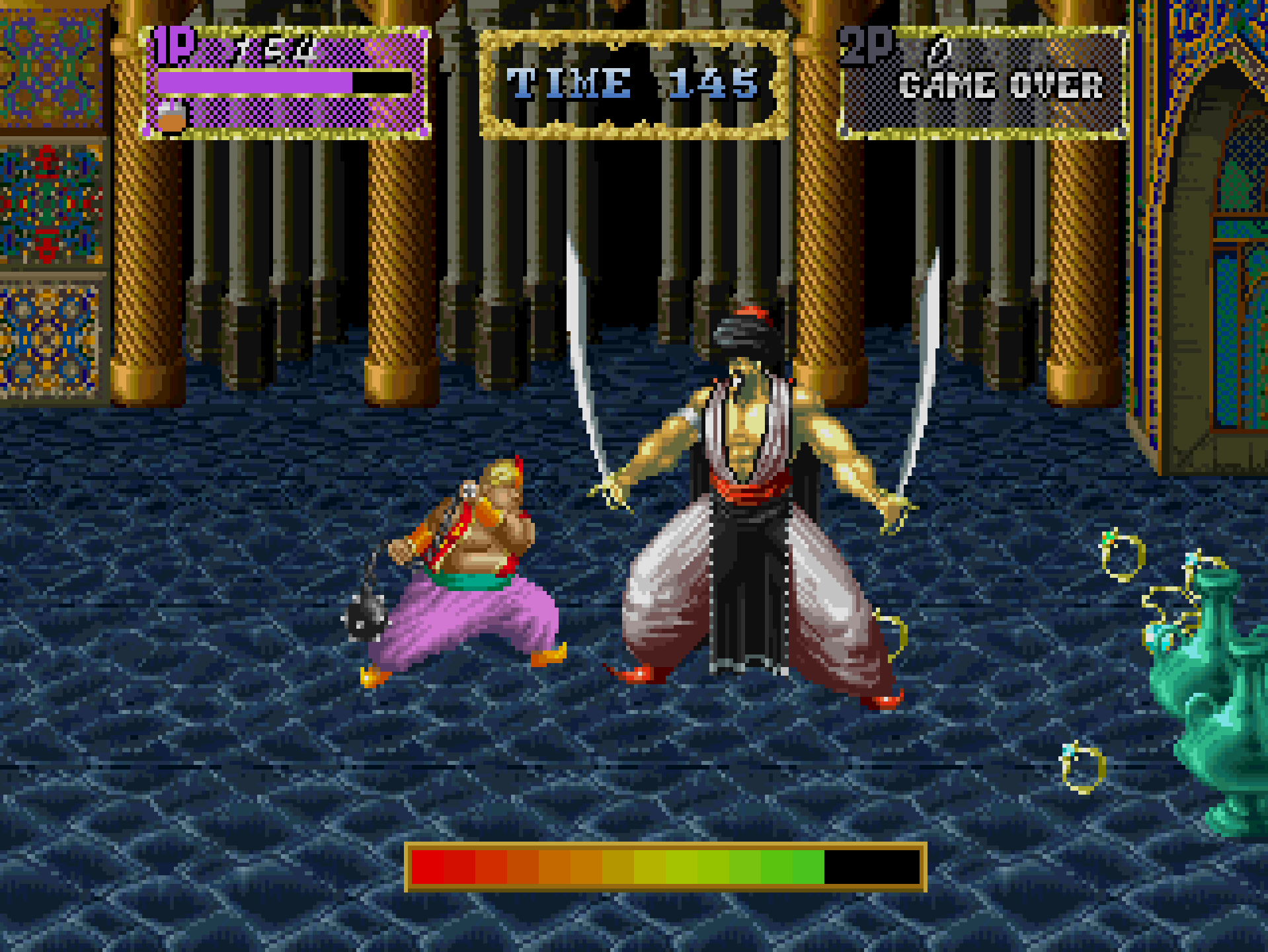1268x952 pixels.
Task: Select the magic potion icon in the 1P panel
Action: (171, 116)
